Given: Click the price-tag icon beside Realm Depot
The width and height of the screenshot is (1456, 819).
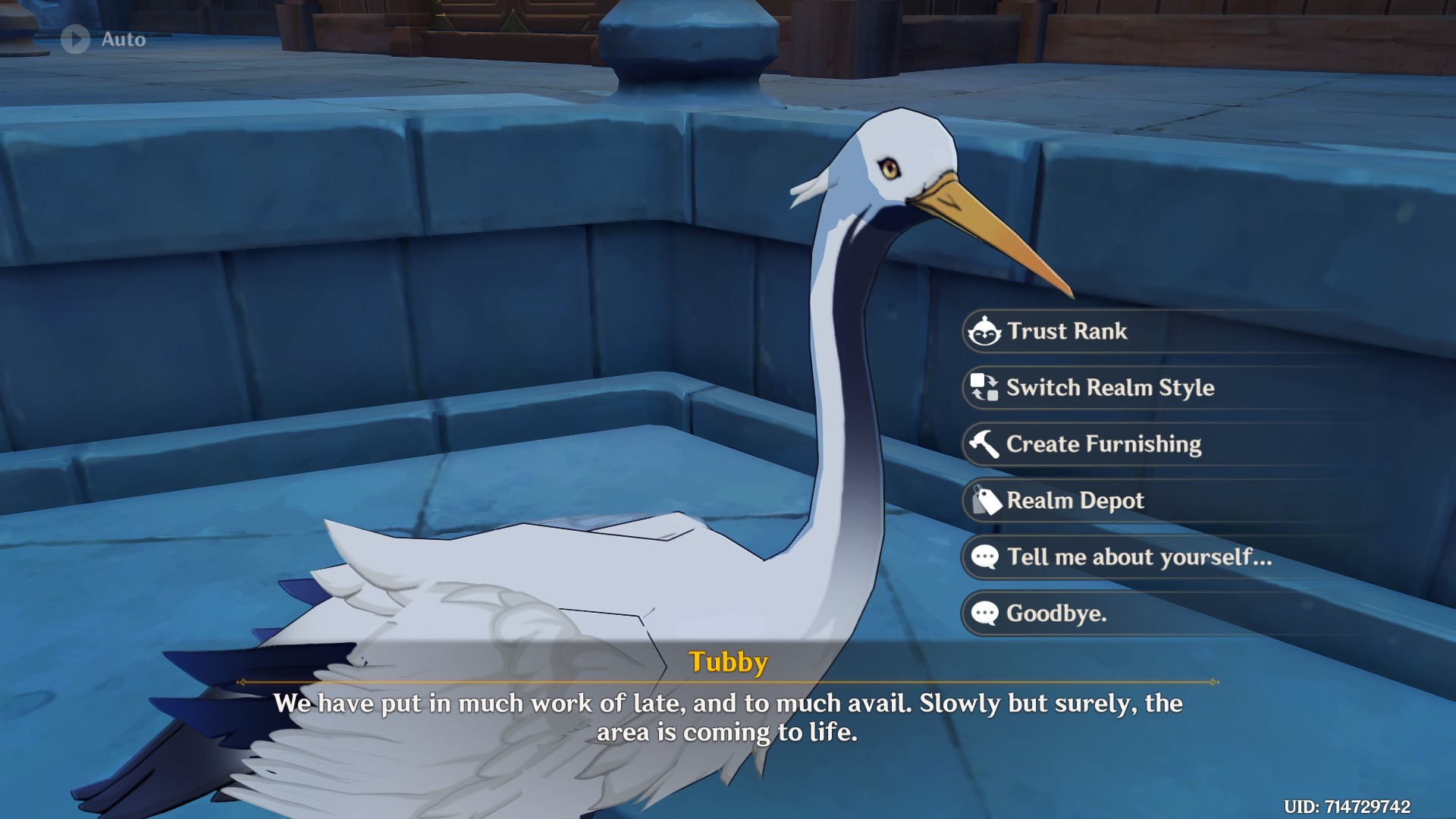Looking at the screenshot, I should 984,500.
